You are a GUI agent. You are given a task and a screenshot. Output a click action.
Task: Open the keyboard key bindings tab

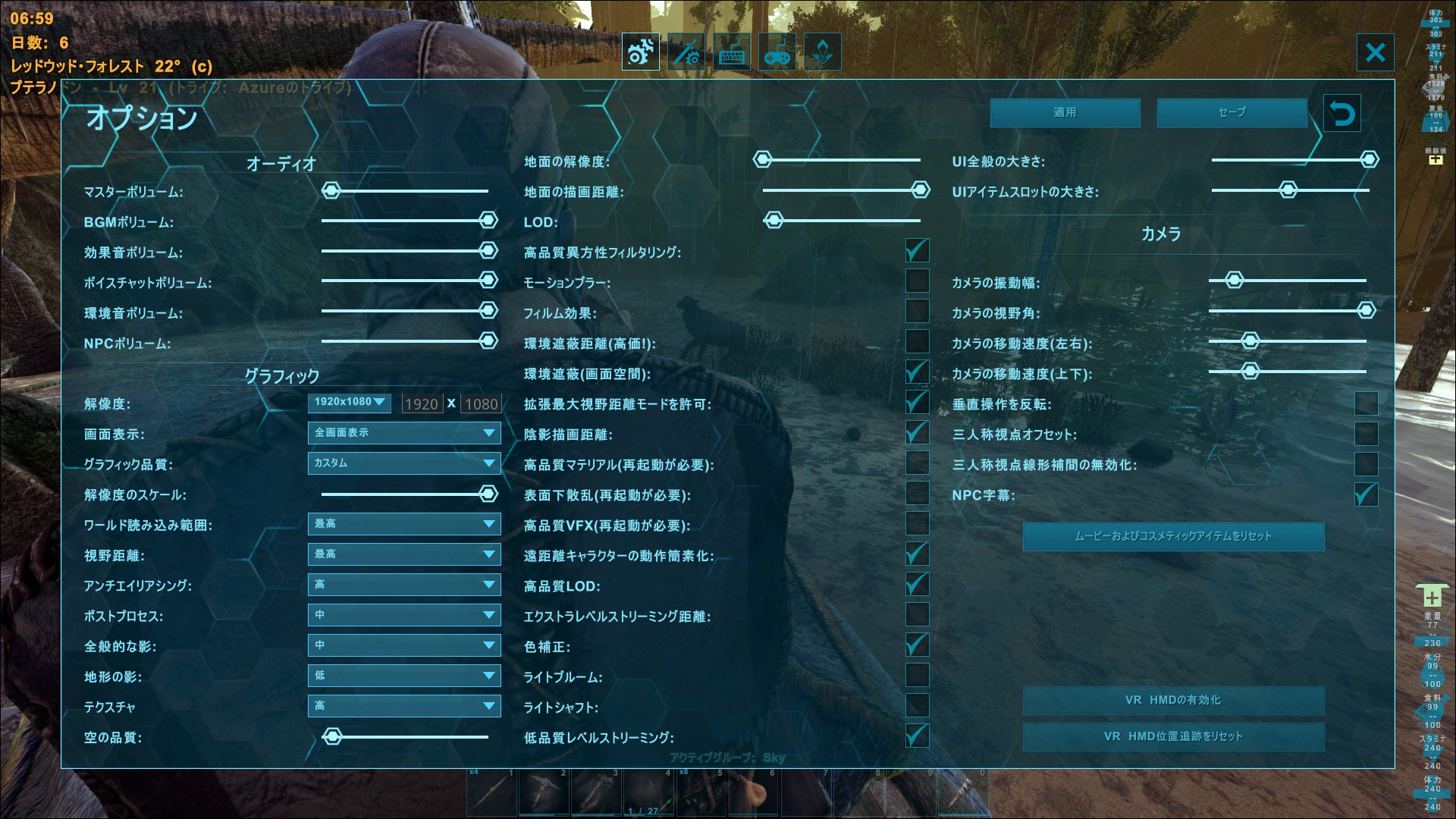(x=730, y=52)
